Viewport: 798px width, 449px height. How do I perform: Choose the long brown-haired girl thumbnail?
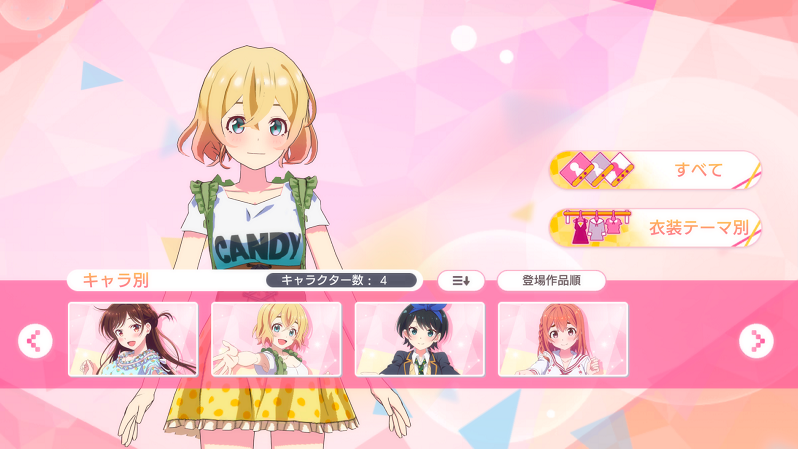coord(133,339)
